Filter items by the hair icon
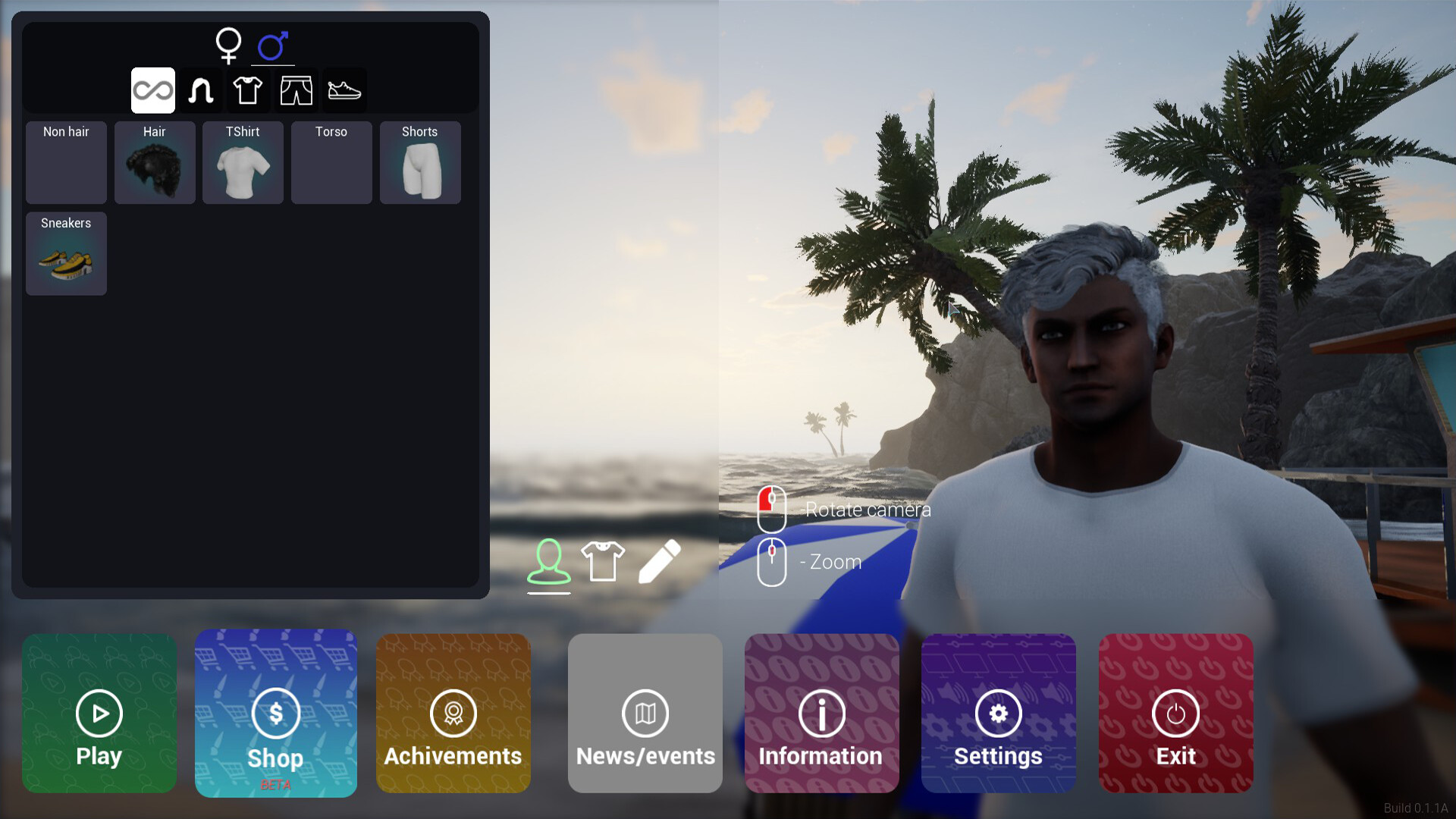This screenshot has height=819, width=1456. [200, 90]
